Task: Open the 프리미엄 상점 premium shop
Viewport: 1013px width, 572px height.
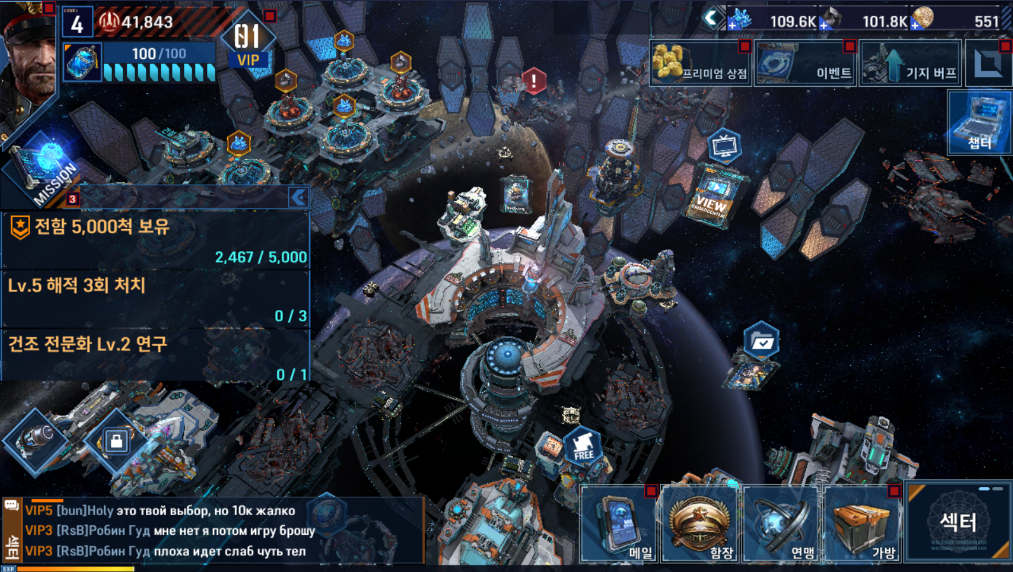Action: [699, 63]
